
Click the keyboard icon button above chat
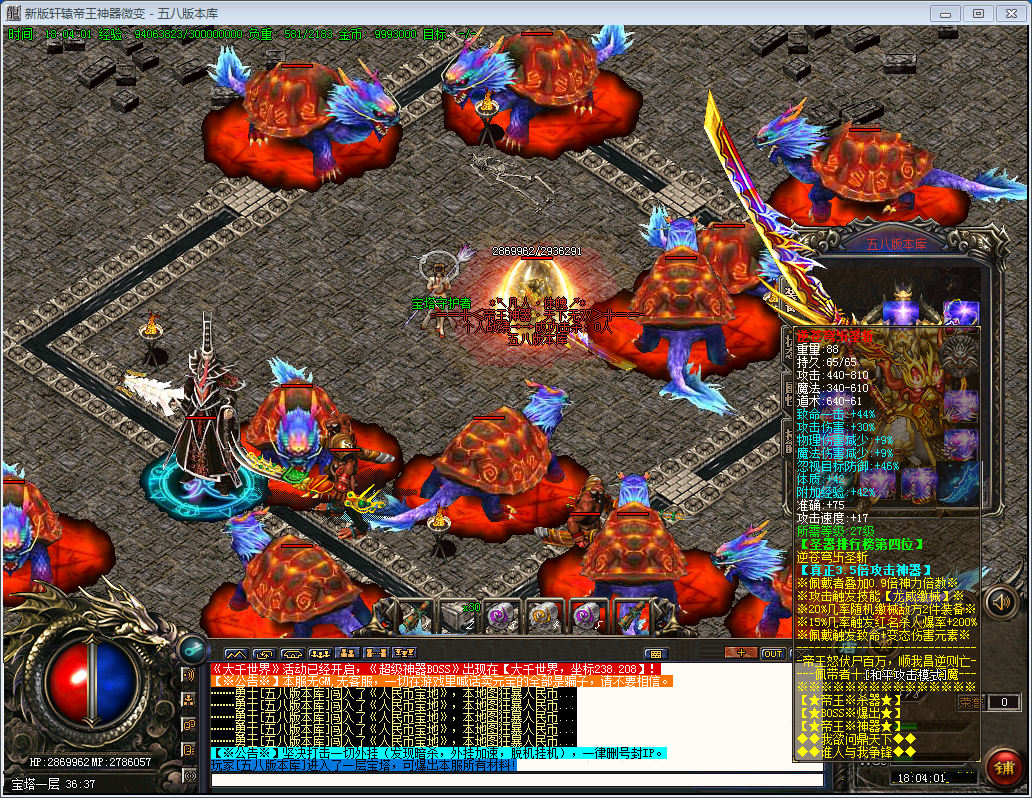656,654
